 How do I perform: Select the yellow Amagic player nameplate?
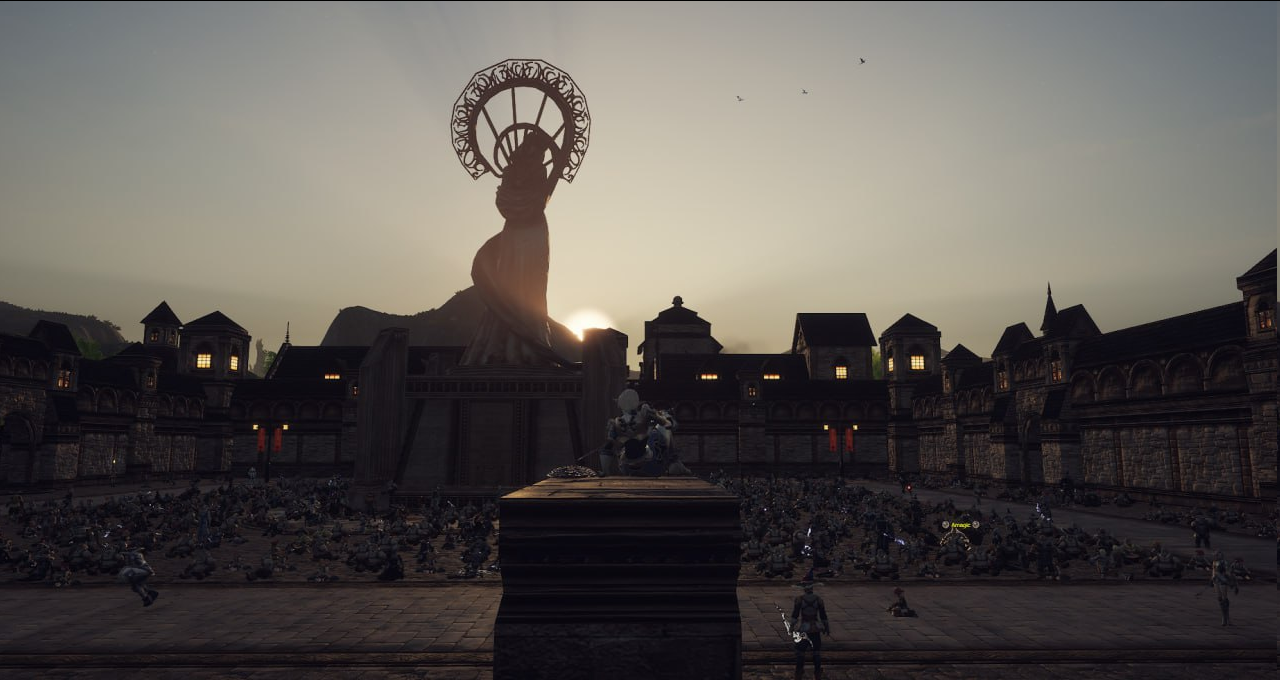[x=960, y=524]
